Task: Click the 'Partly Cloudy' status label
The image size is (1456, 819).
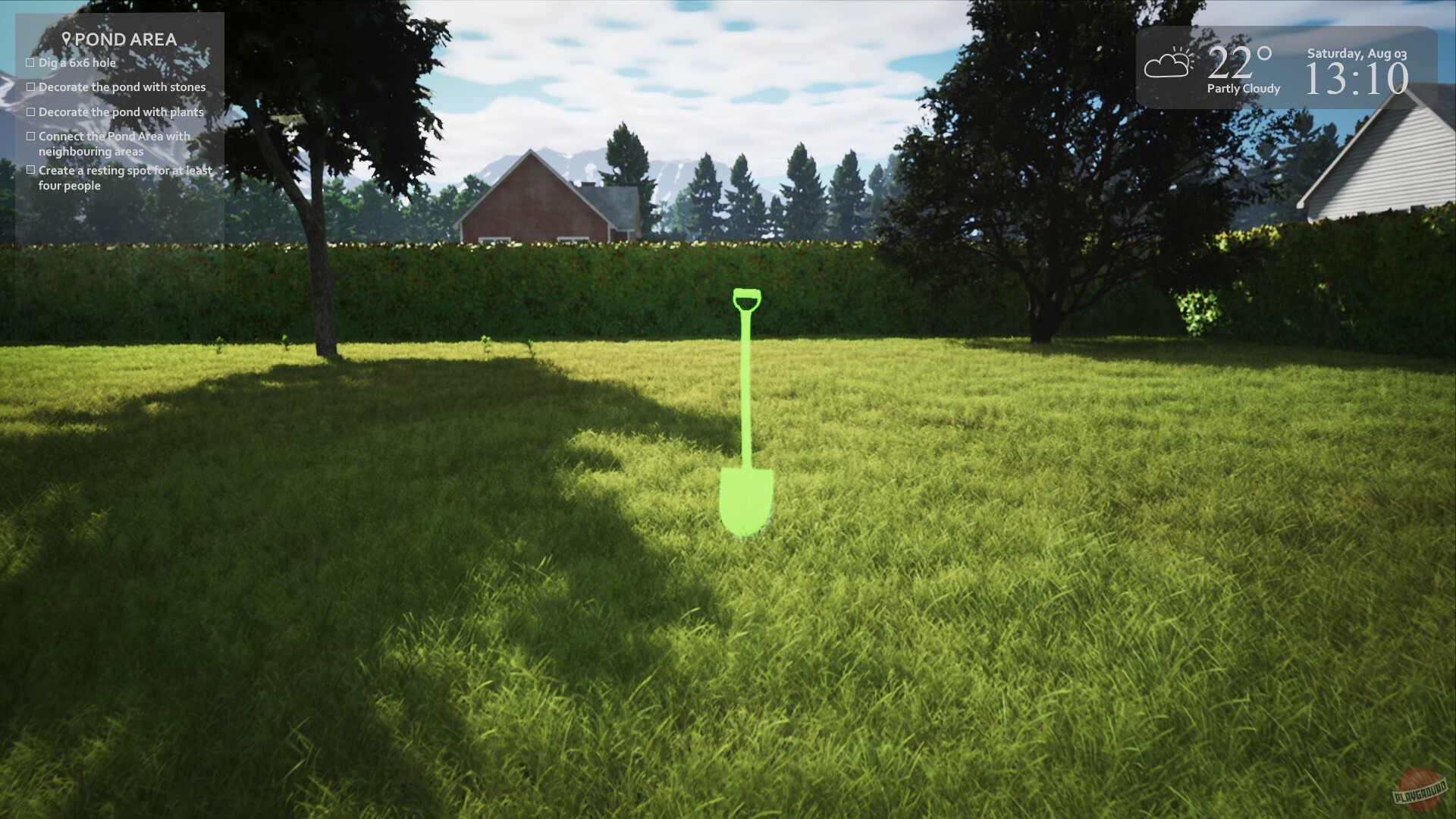Action: (1244, 89)
